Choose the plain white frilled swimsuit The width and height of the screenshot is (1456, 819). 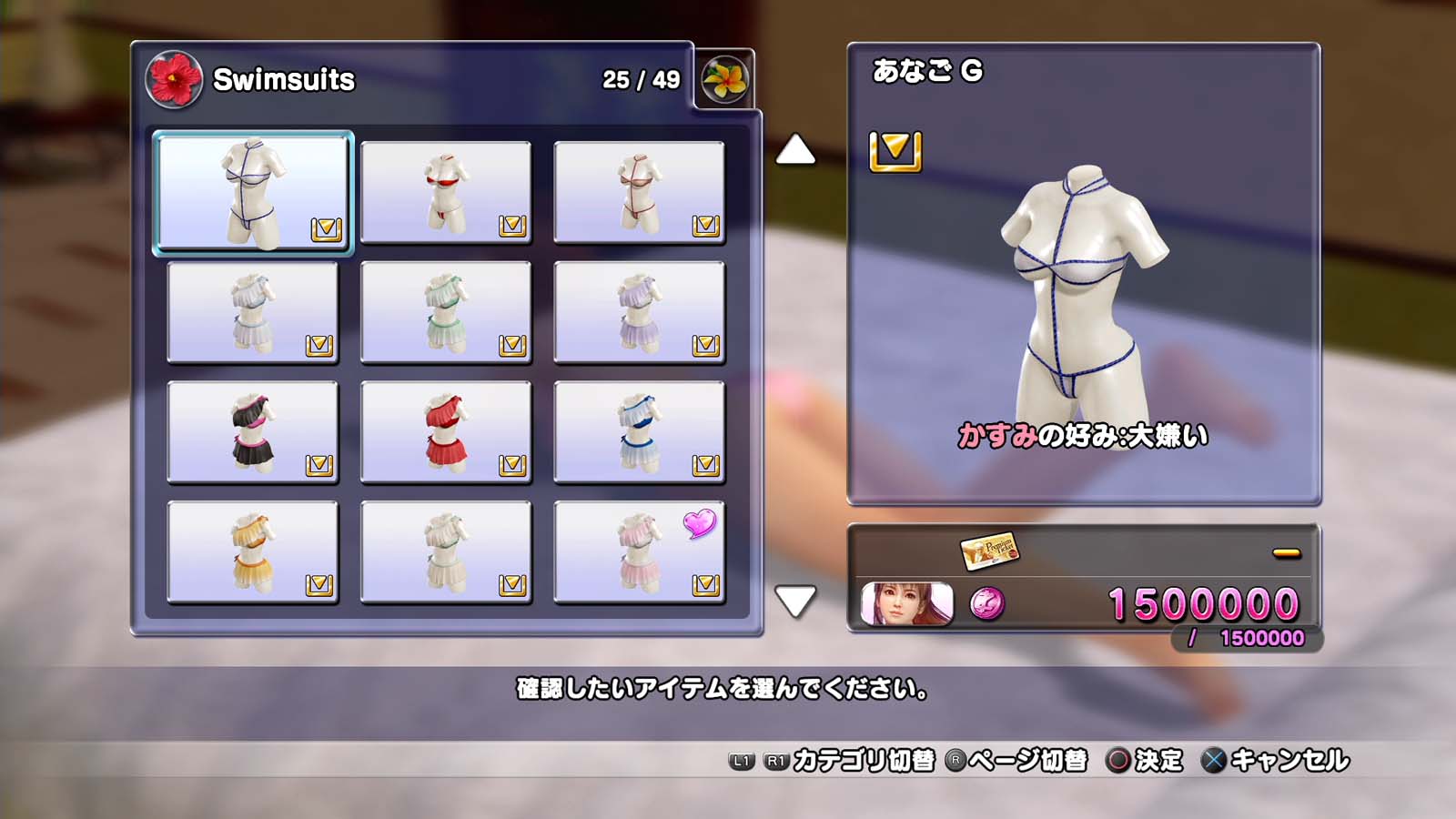(446, 551)
